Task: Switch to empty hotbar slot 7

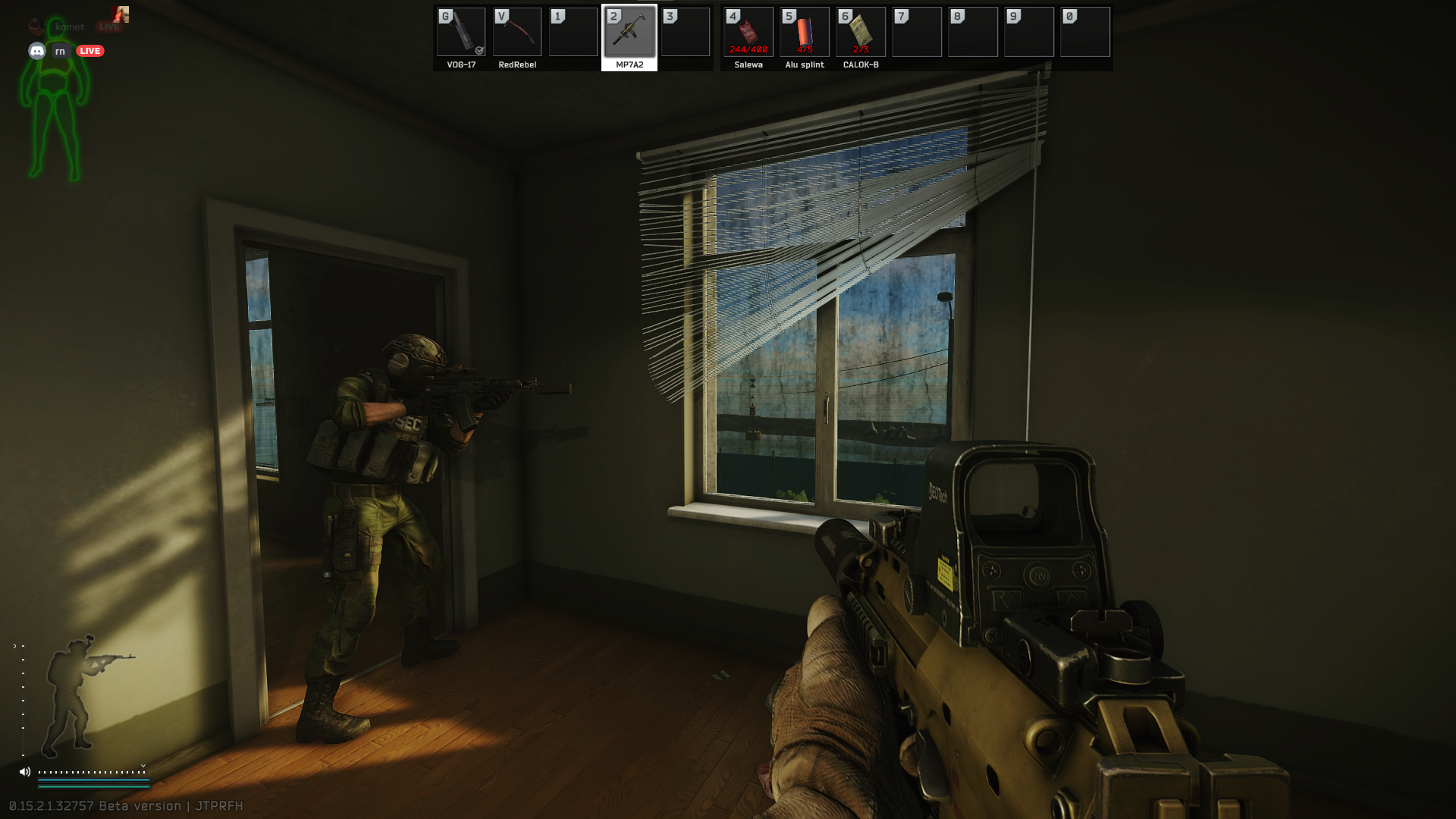Action: (917, 32)
